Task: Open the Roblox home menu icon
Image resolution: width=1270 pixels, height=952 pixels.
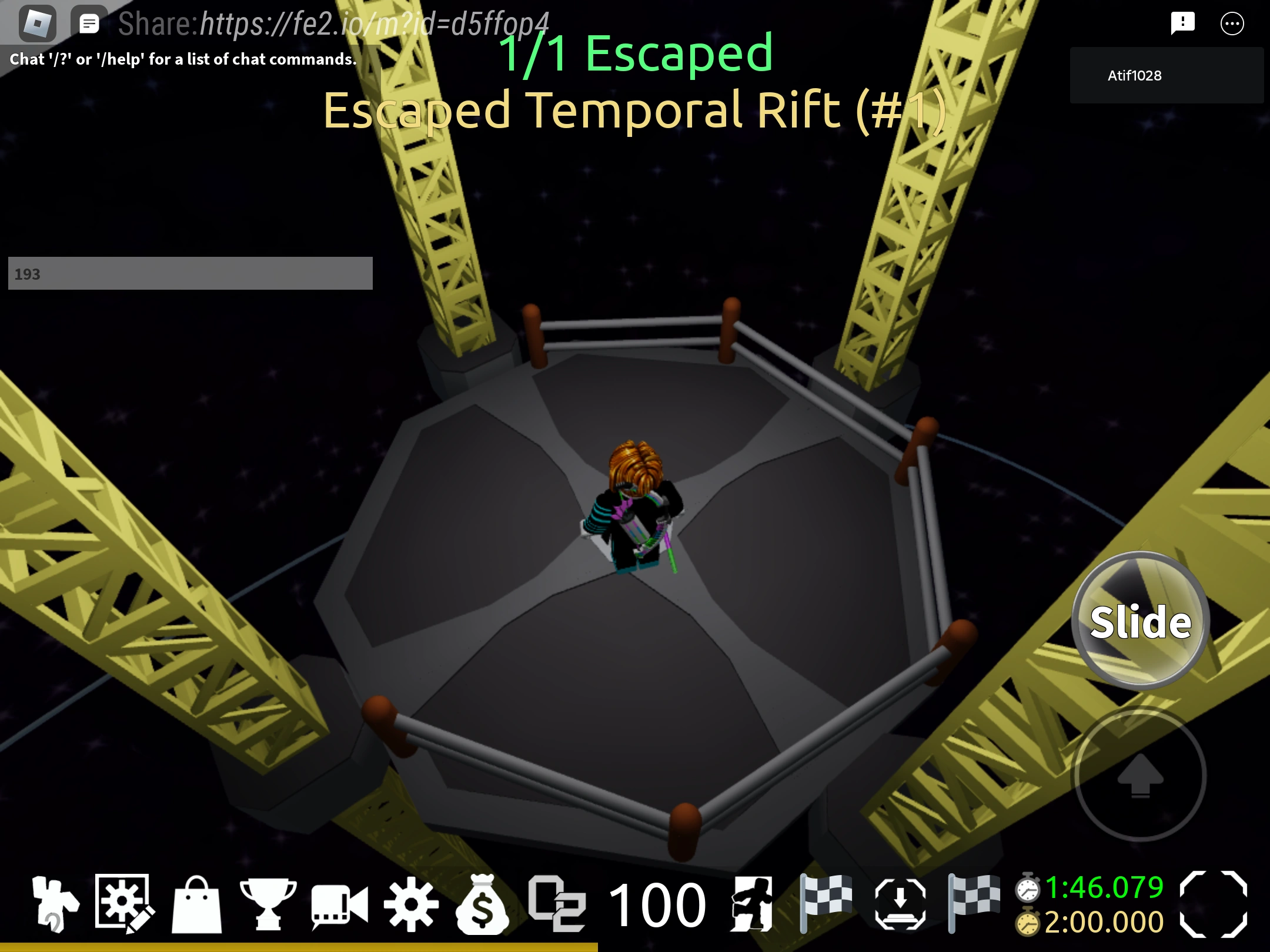Action: pyautogui.click(x=38, y=22)
